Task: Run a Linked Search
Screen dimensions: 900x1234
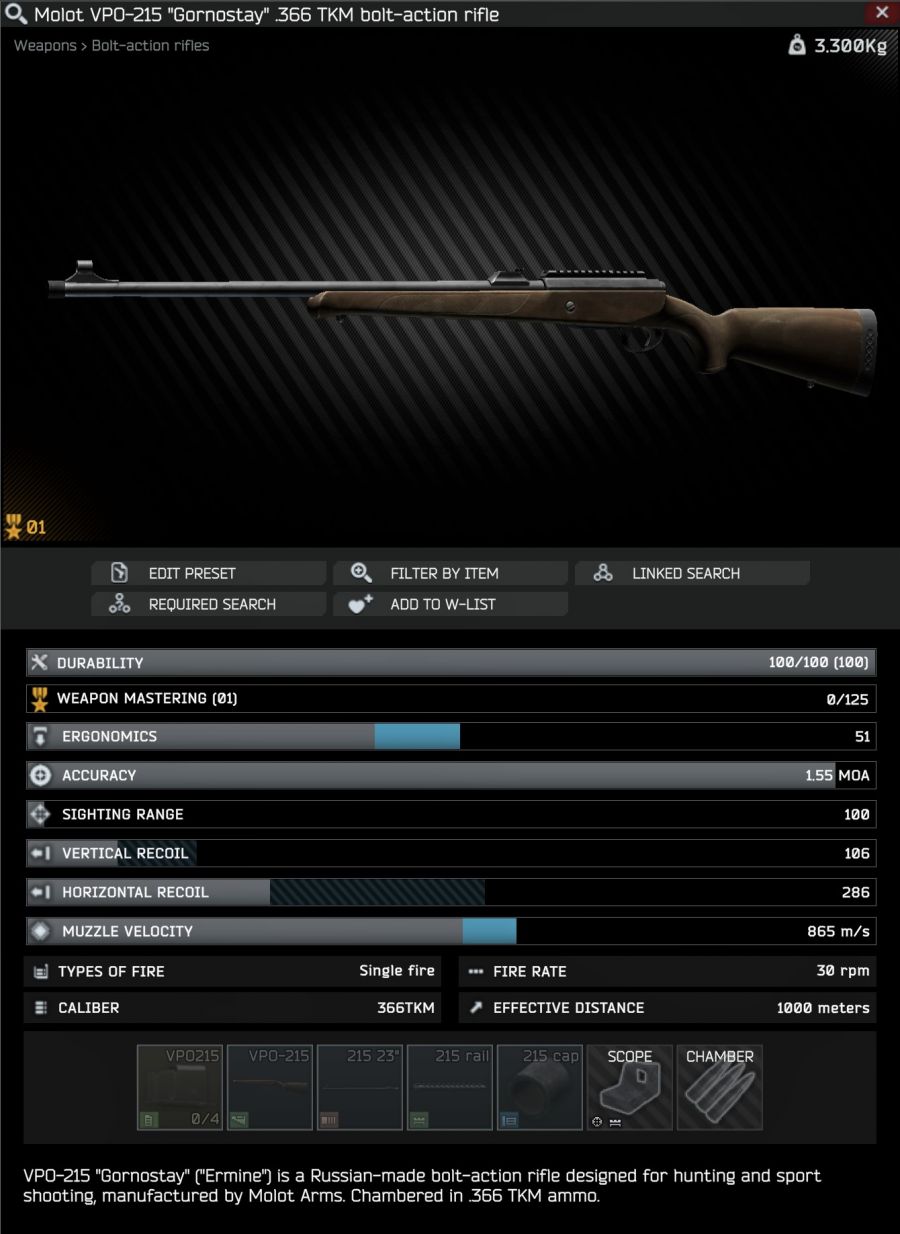Action: pyautogui.click(x=692, y=573)
